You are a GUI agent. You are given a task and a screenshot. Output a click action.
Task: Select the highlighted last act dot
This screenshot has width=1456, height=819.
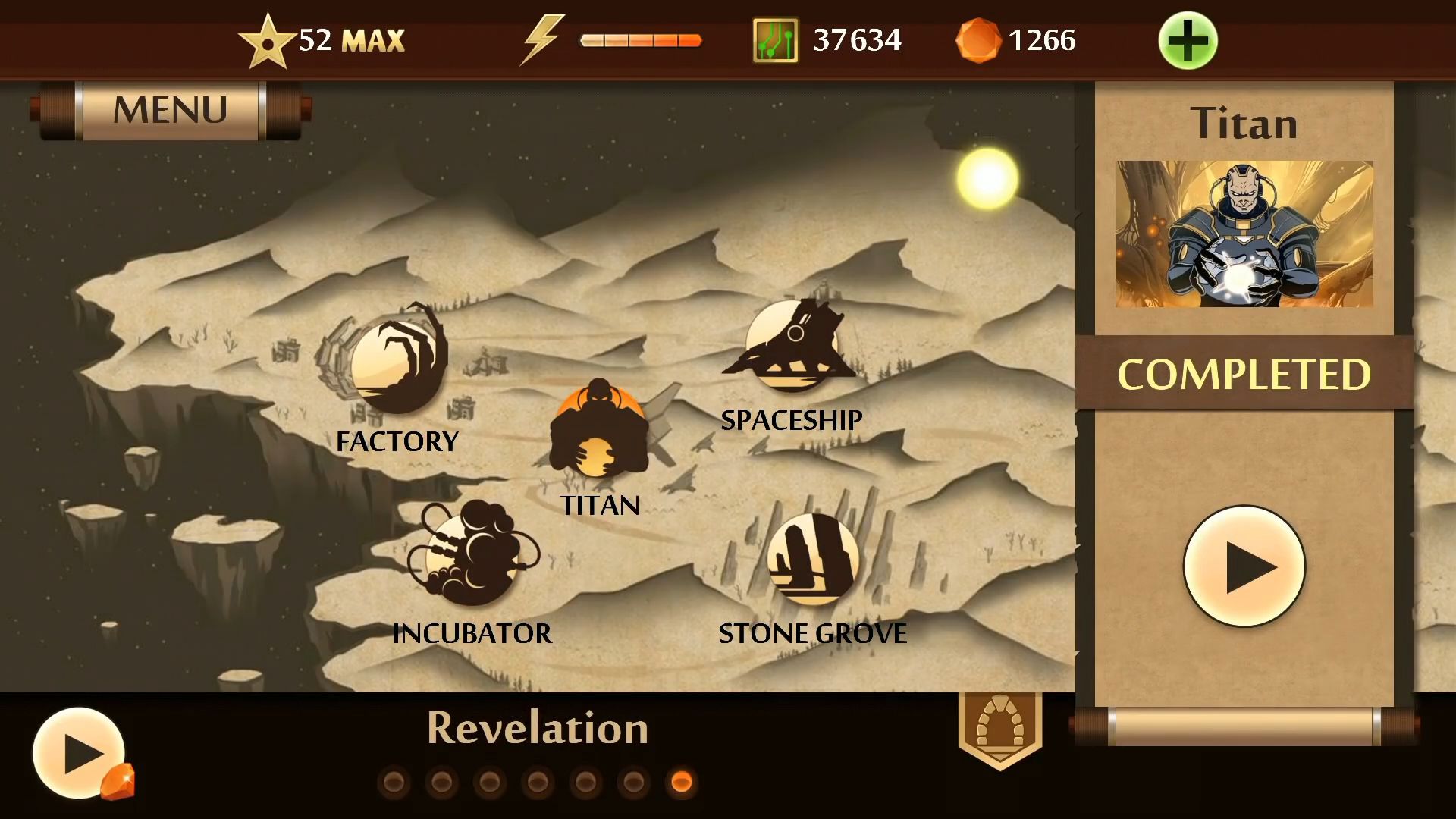point(682,782)
